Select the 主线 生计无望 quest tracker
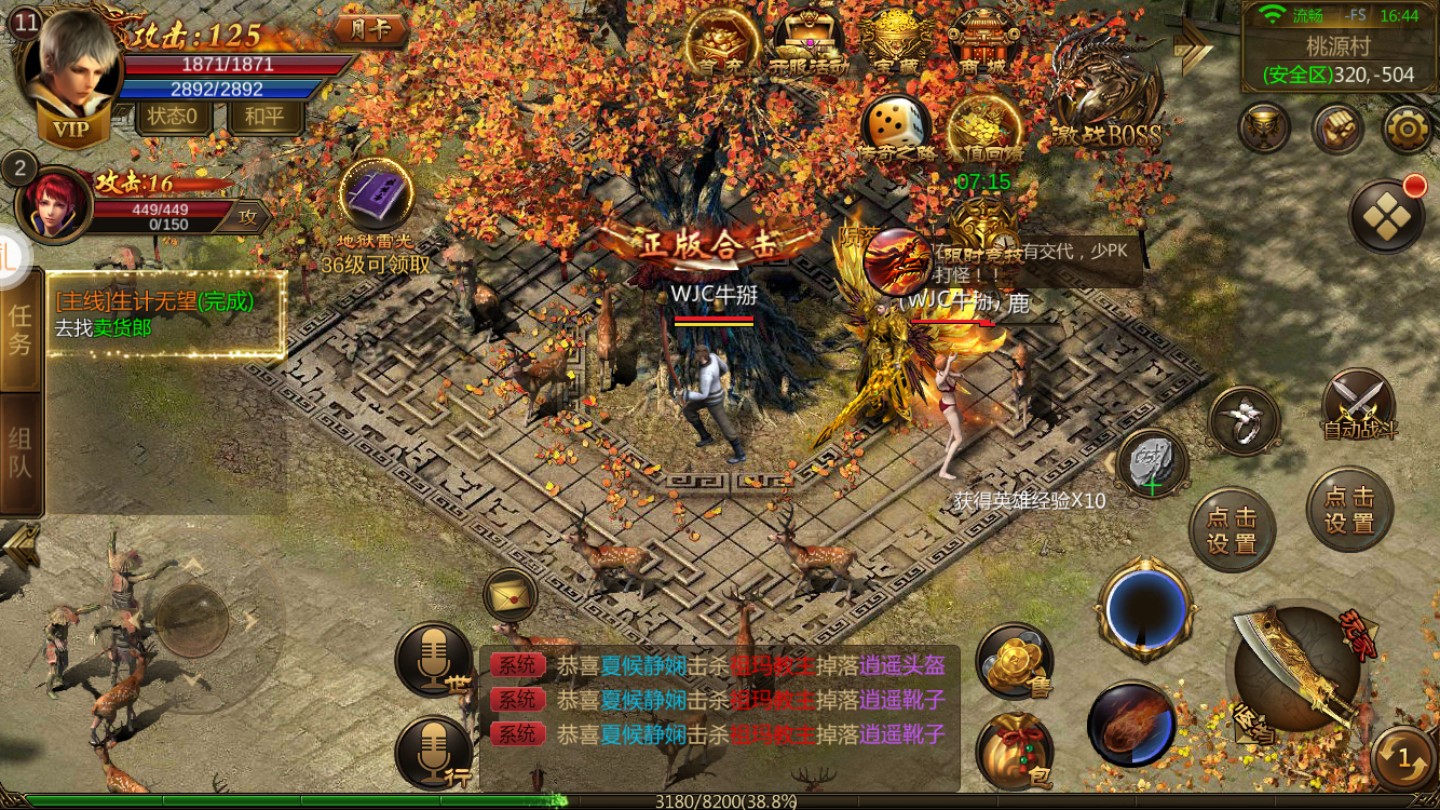This screenshot has width=1440, height=810. [x=166, y=314]
